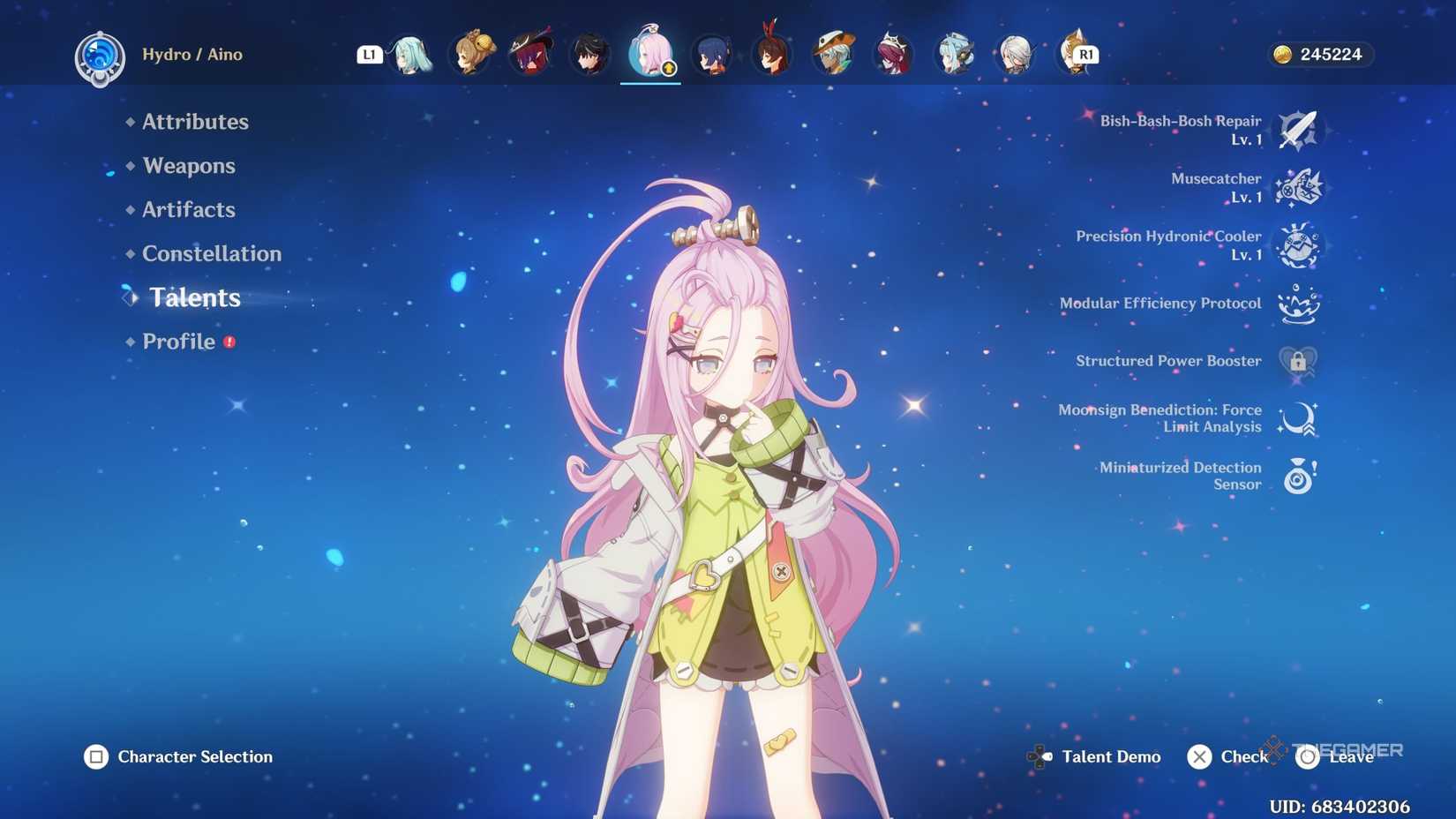1456x819 pixels.
Task: Click the locked Structured Power Booster talent
Action: [1298, 361]
